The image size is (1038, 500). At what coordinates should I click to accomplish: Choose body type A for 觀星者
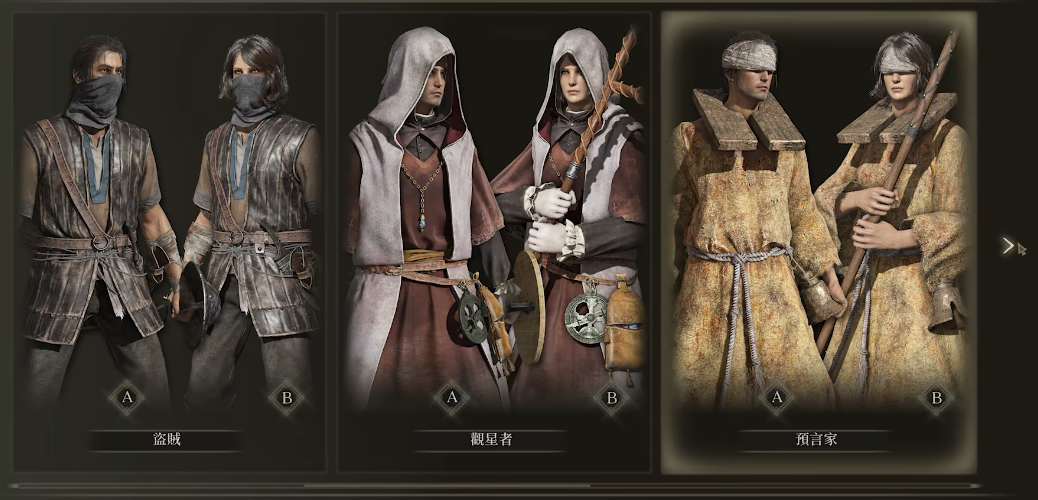click(x=451, y=397)
